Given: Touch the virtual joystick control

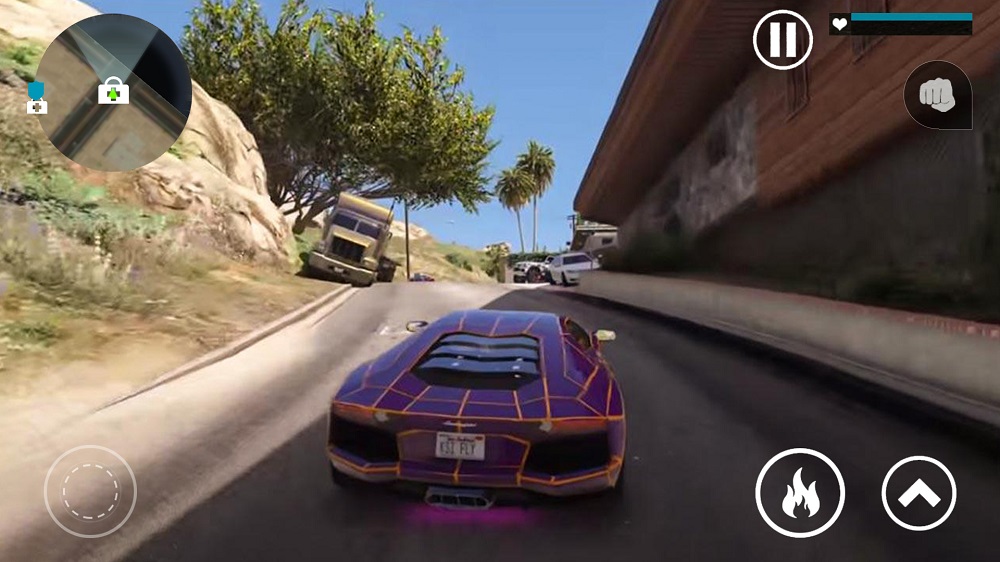Looking at the screenshot, I should (x=90, y=491).
